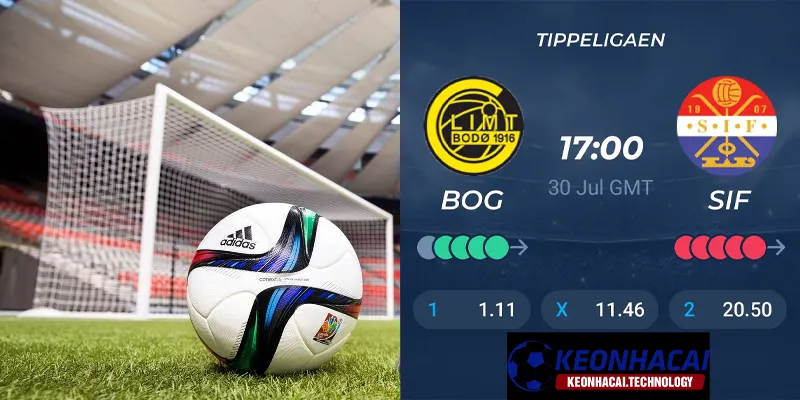Screen dimensions: 800x400
Task: Visit the Keonhacai.technology logo banner
Action: [608, 366]
